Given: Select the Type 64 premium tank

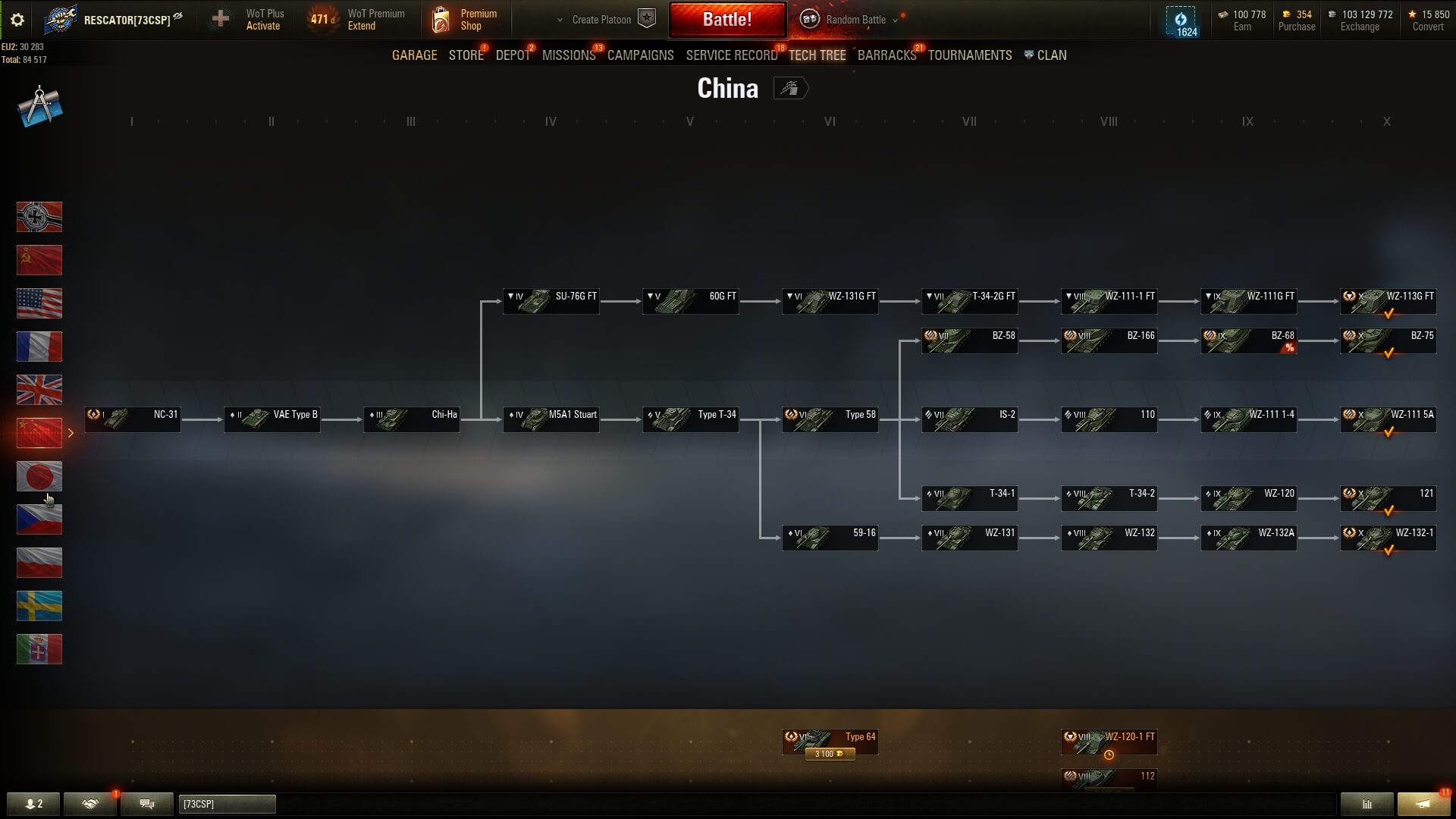Looking at the screenshot, I should pyautogui.click(x=830, y=742).
